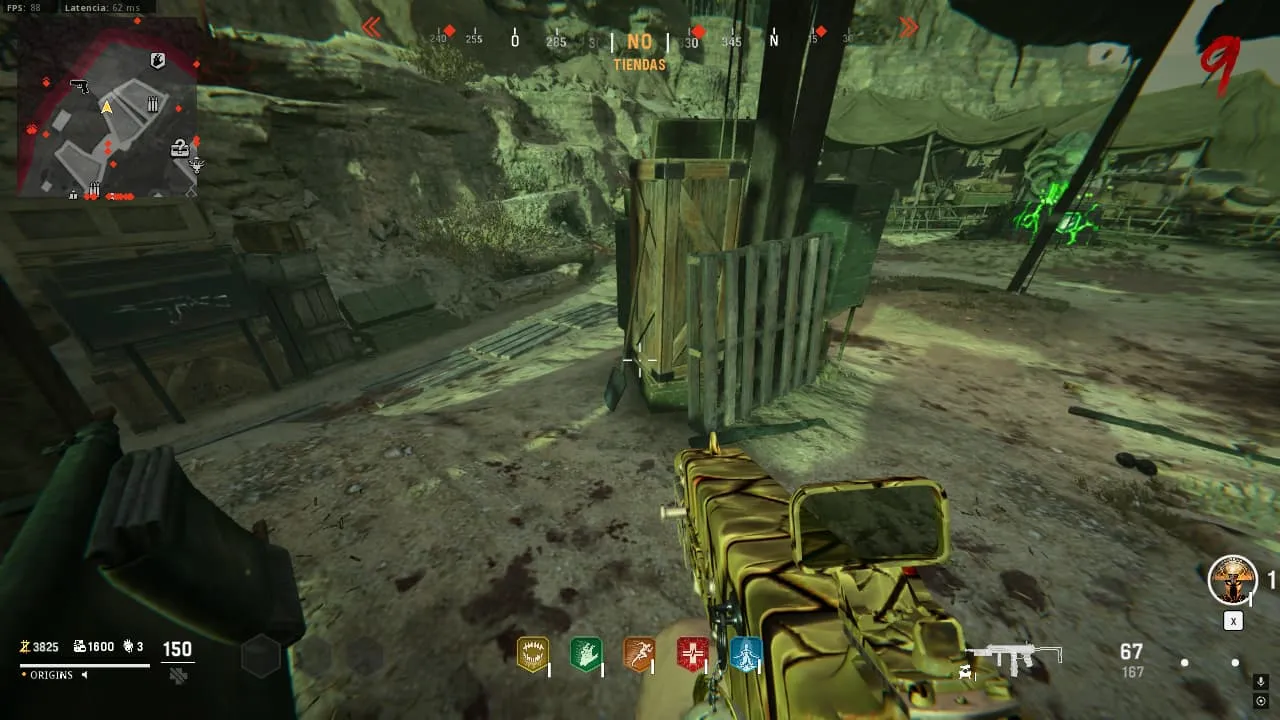Click the green hand perk icon
Viewport: 1280px width, 720px height.
click(585, 654)
